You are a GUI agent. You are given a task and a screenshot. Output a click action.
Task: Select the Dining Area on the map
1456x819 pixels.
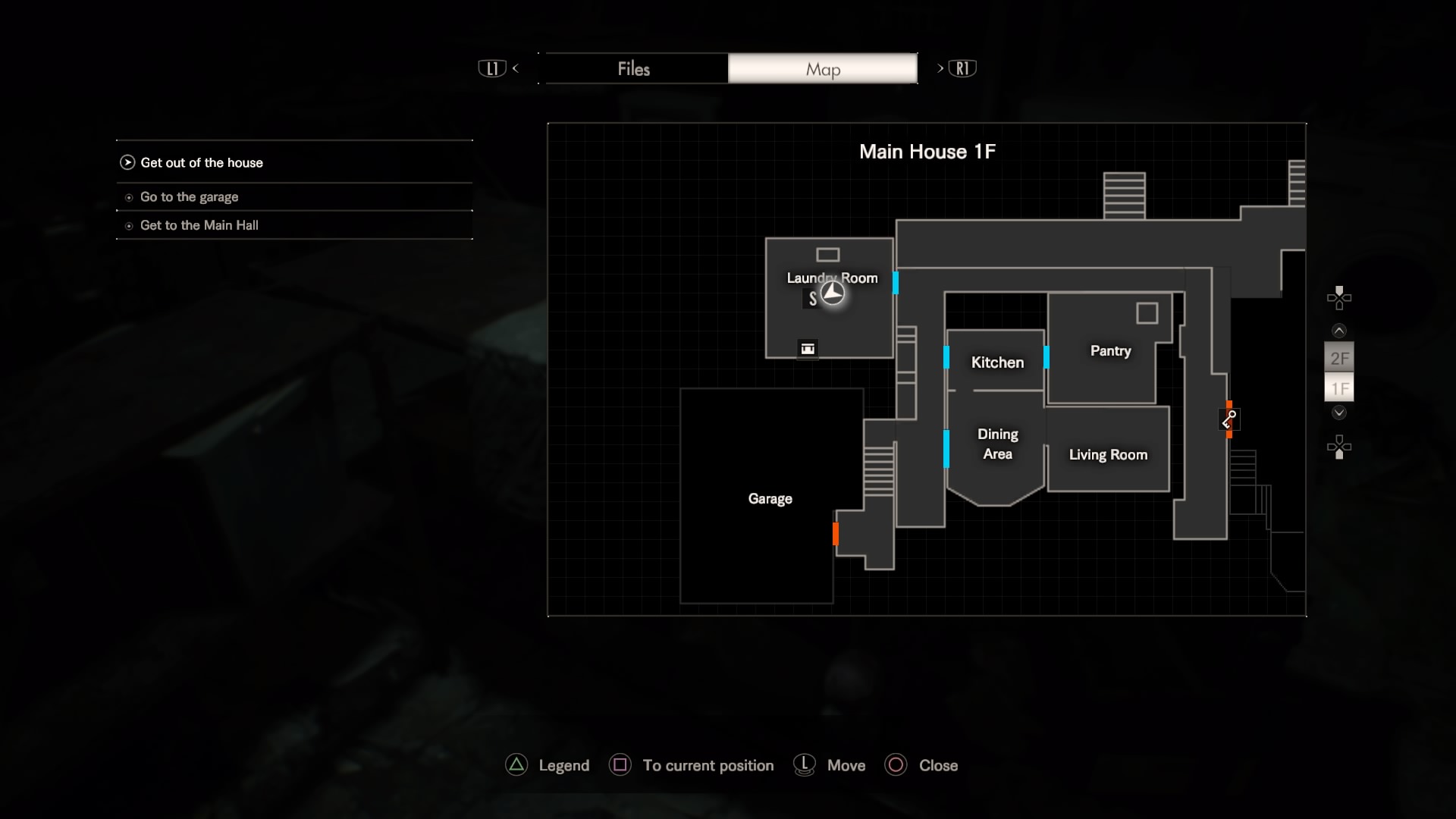click(997, 444)
